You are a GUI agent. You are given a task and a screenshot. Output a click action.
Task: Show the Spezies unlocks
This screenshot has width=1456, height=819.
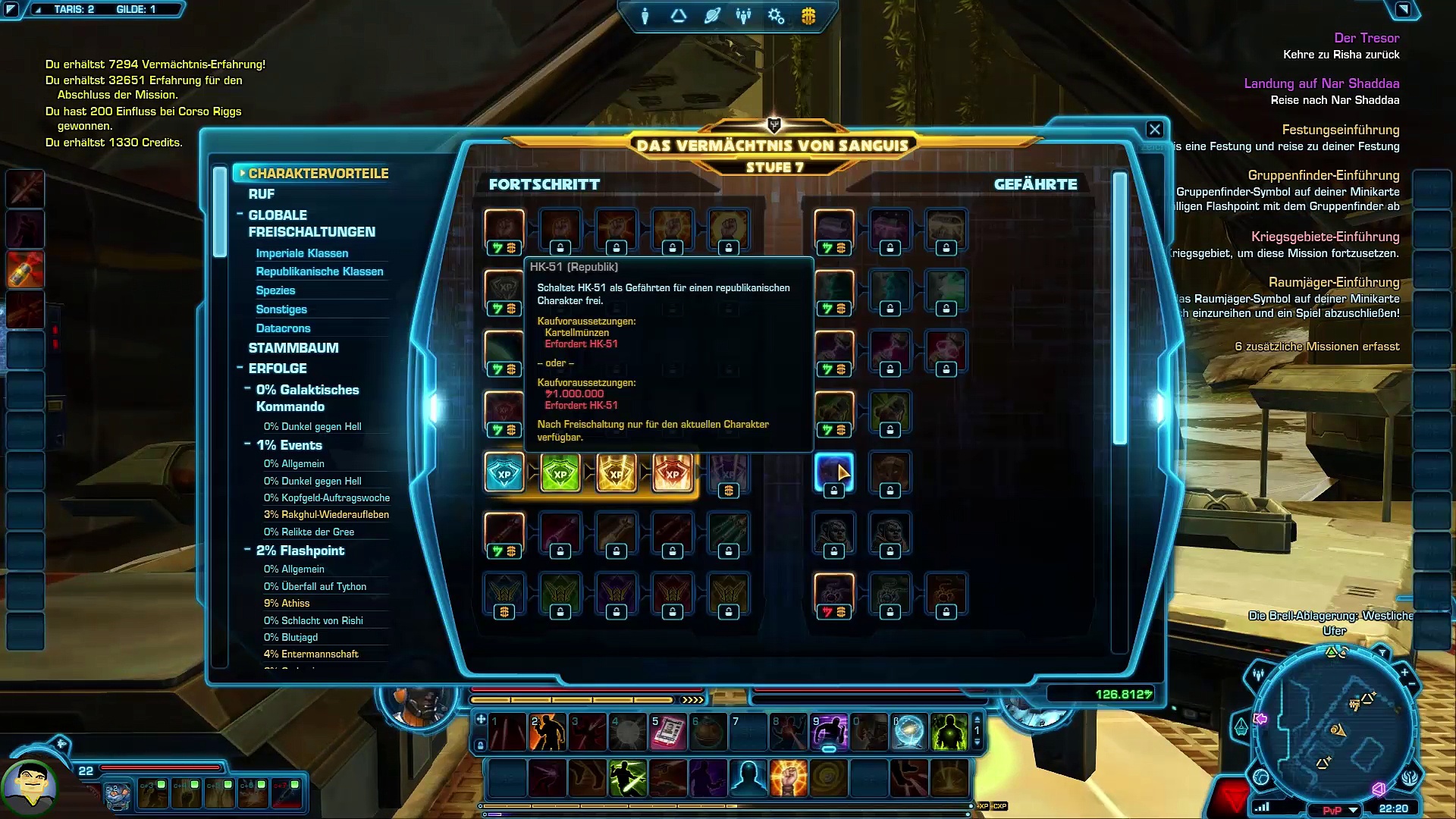click(275, 290)
